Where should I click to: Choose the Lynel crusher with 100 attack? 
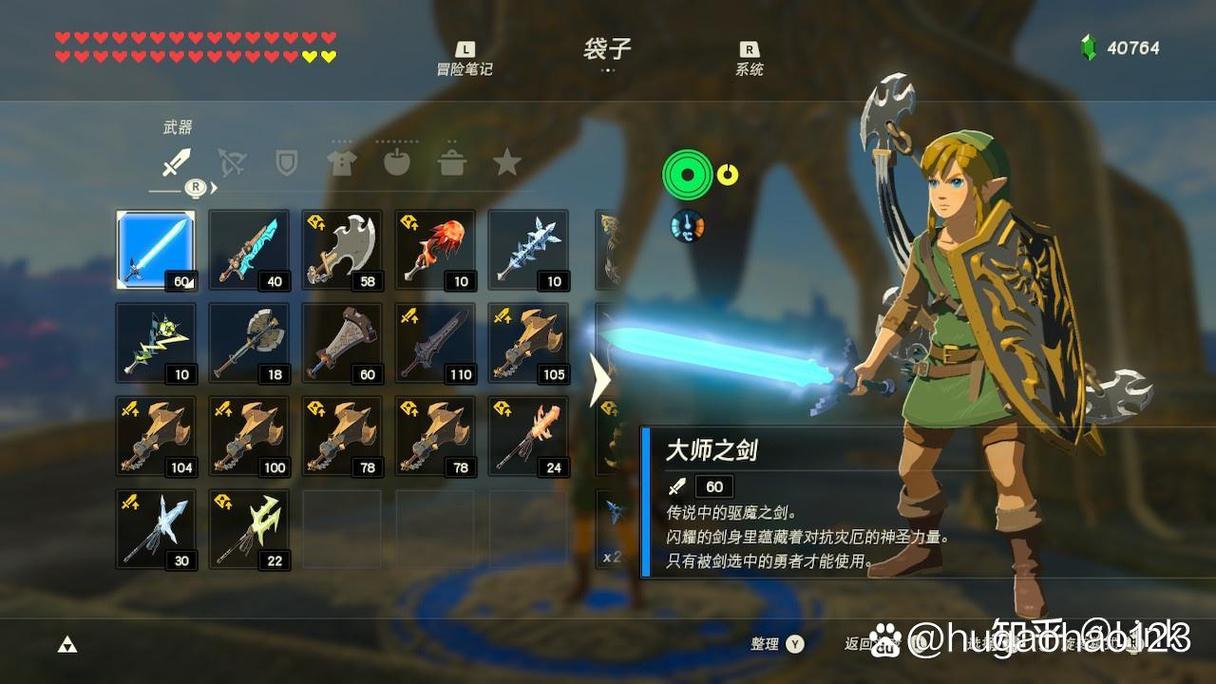coord(249,436)
